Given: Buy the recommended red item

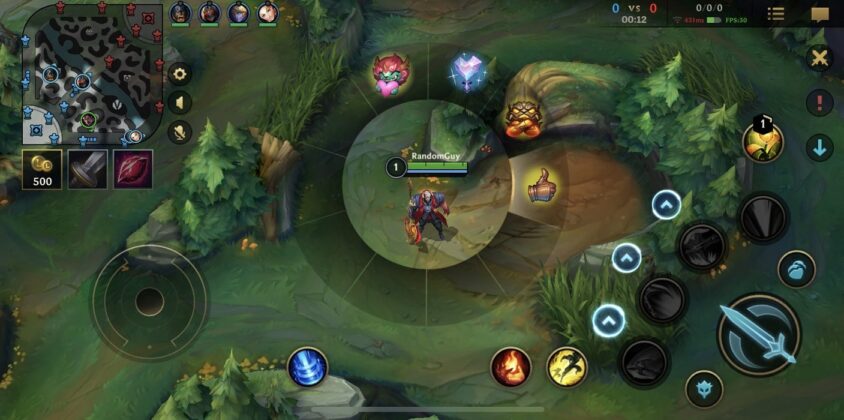Looking at the screenshot, I should pyautogui.click(x=132, y=169).
